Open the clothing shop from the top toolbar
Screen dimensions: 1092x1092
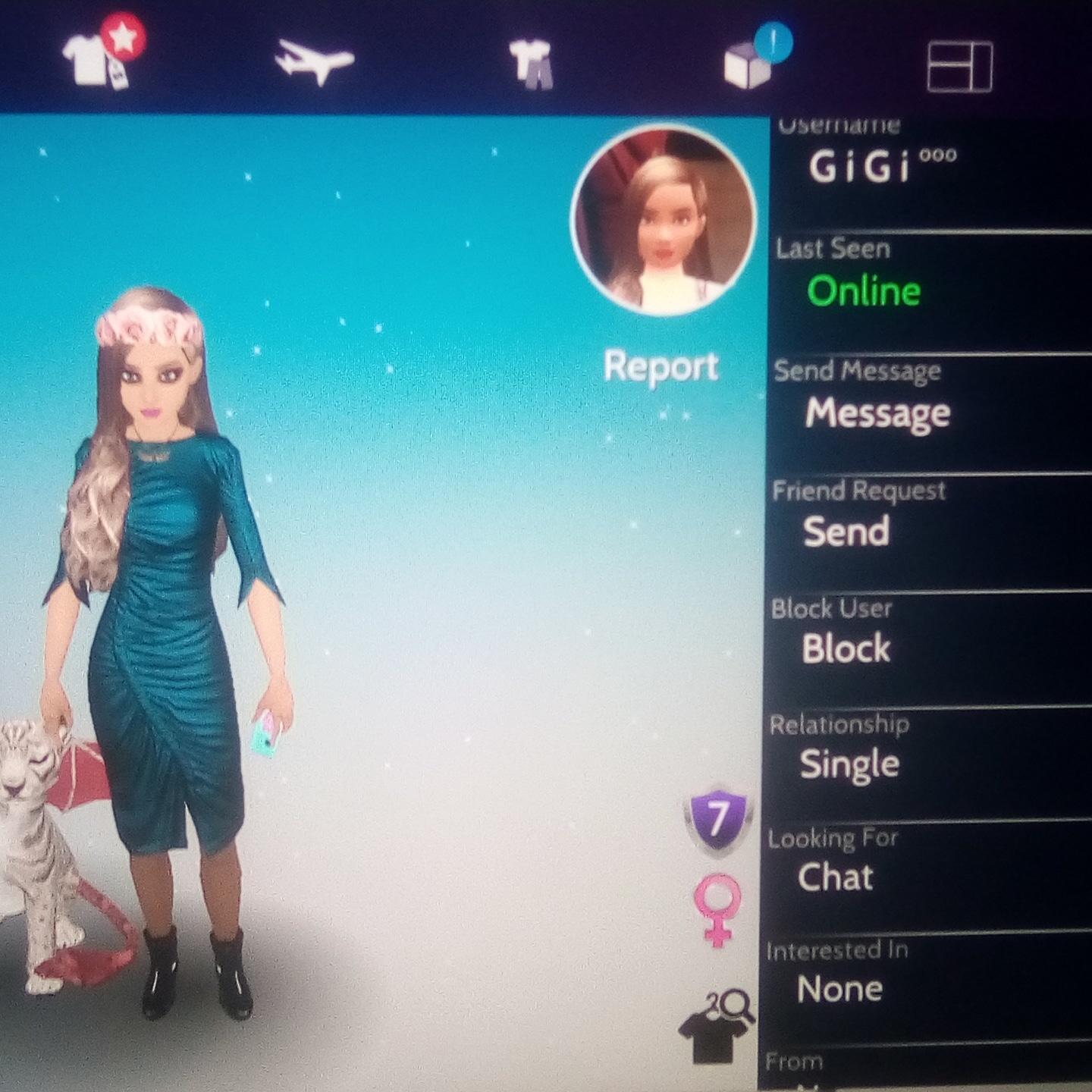[x=87, y=61]
